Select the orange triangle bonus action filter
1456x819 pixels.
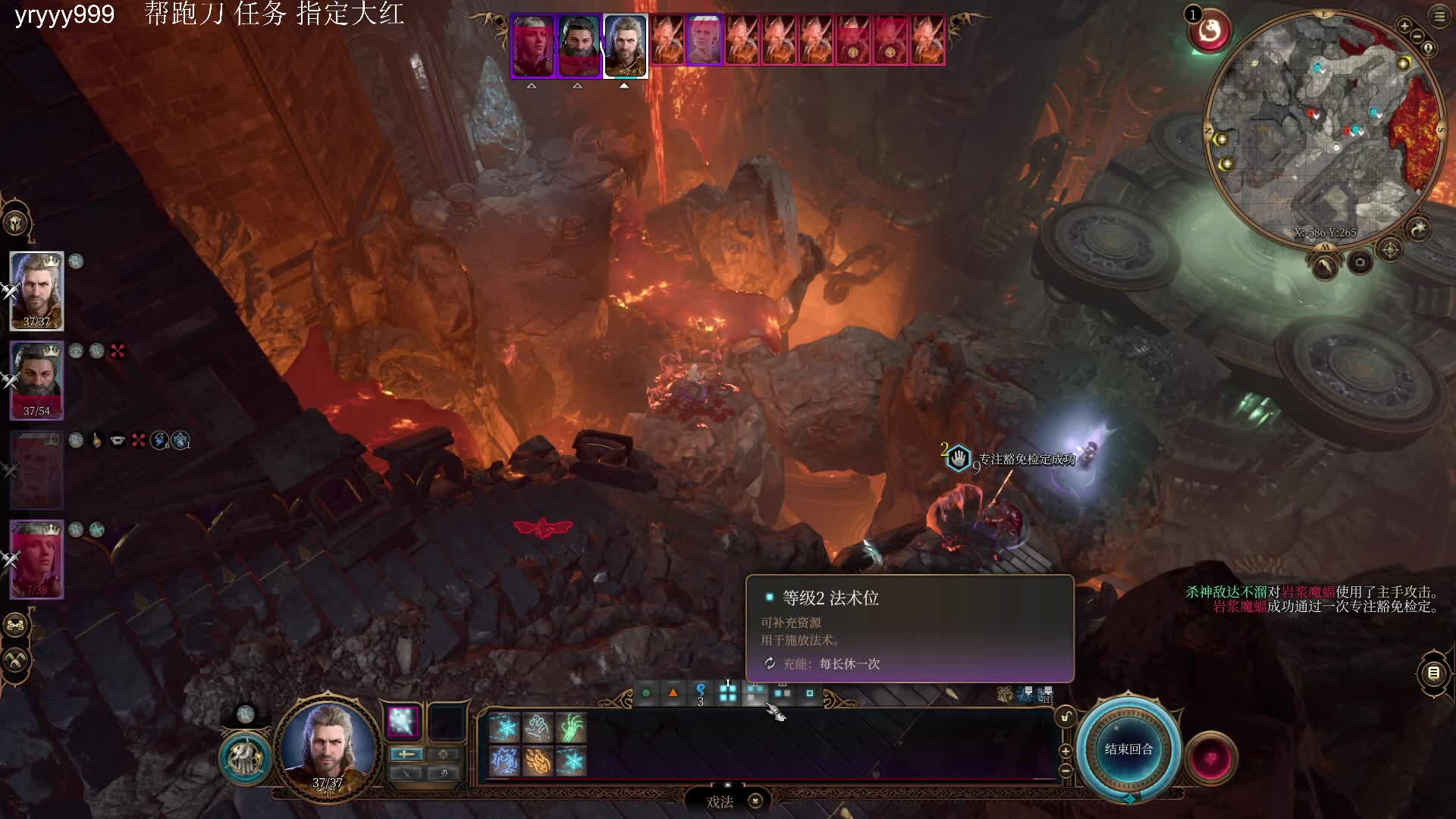click(x=673, y=692)
